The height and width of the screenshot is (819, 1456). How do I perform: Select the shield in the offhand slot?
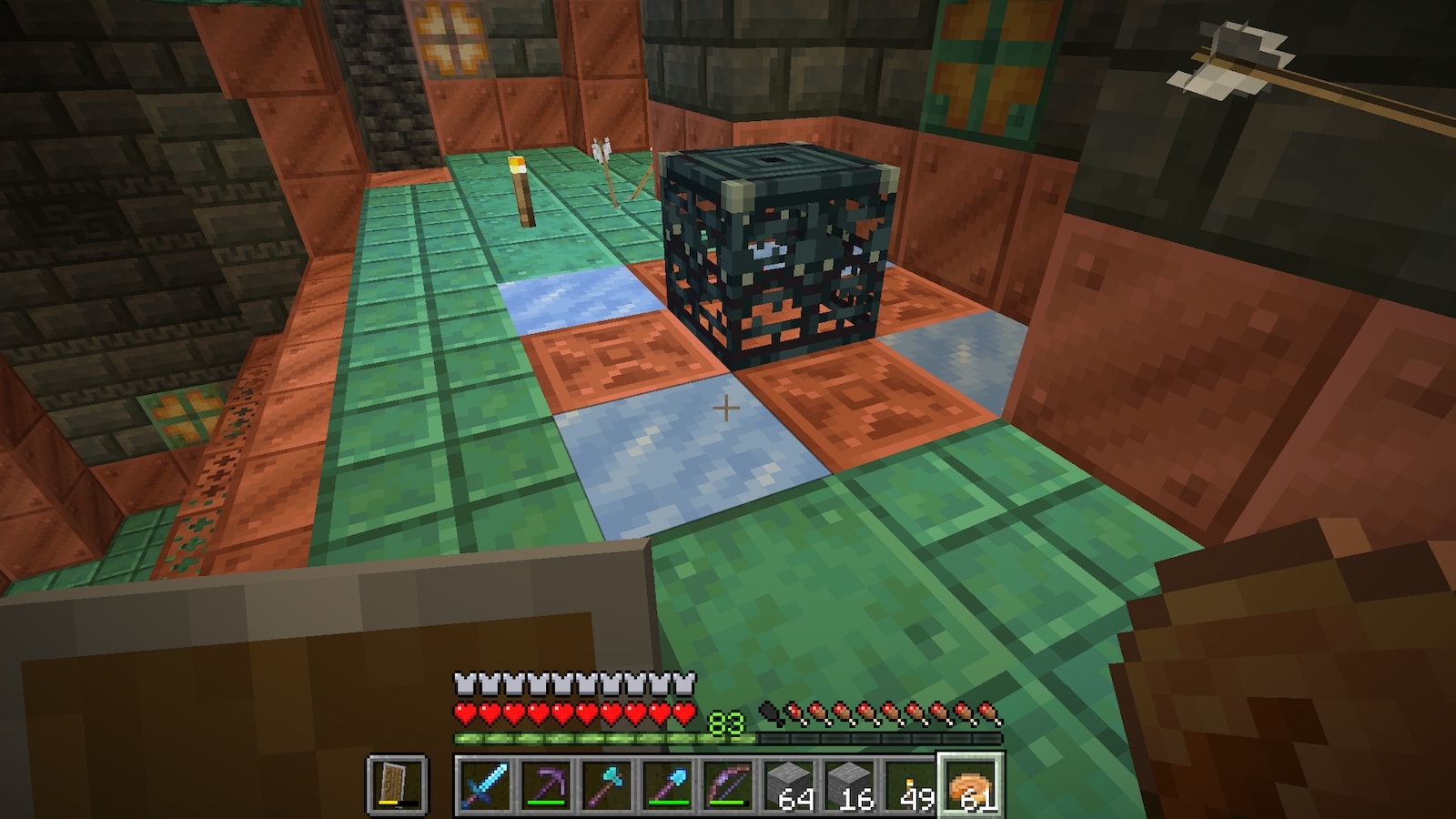397,784
